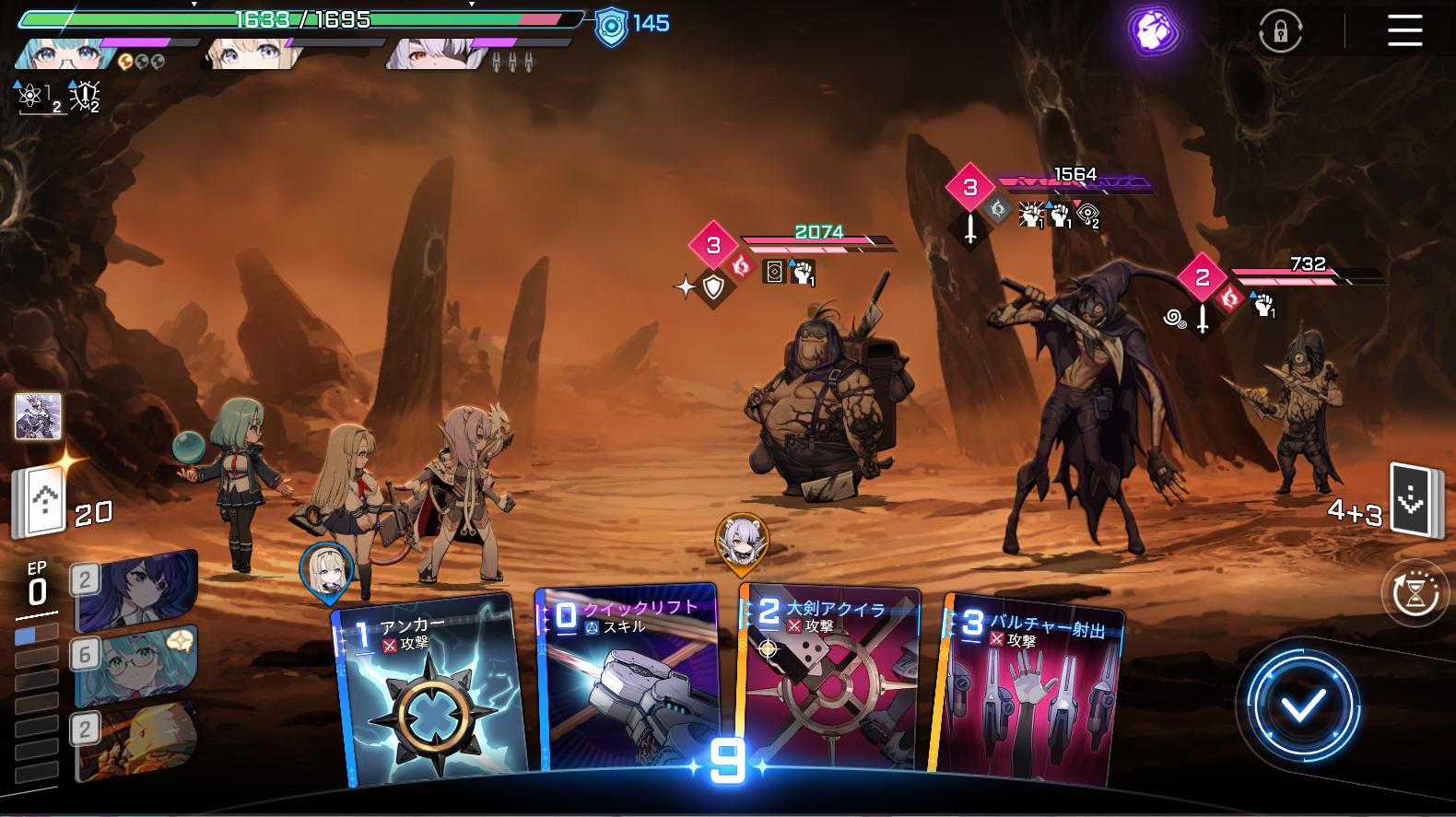Click the hourglass speed button
Image resolution: width=1456 pixels, height=817 pixels.
(1415, 594)
